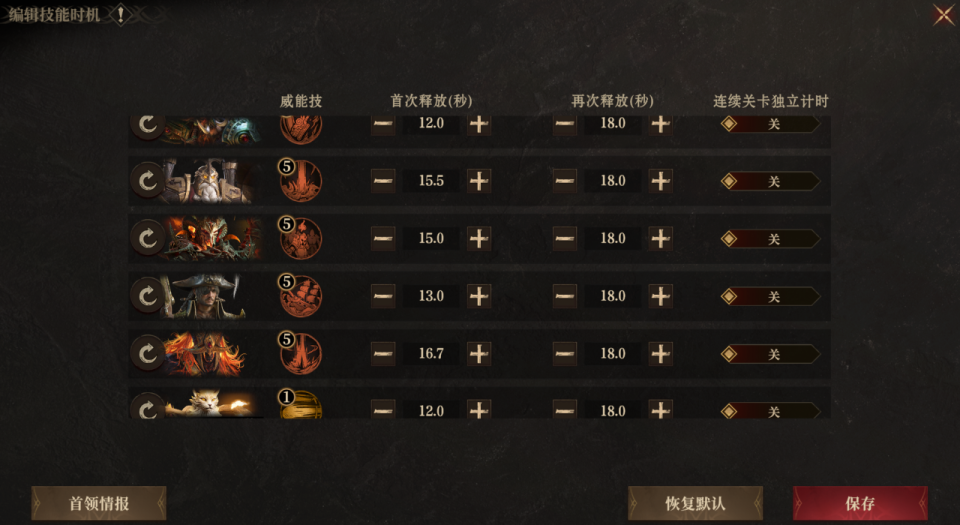Viewport: 960px width, 525px height.
Task: Decrease first cast time of 15.5 row
Action: pos(383,181)
